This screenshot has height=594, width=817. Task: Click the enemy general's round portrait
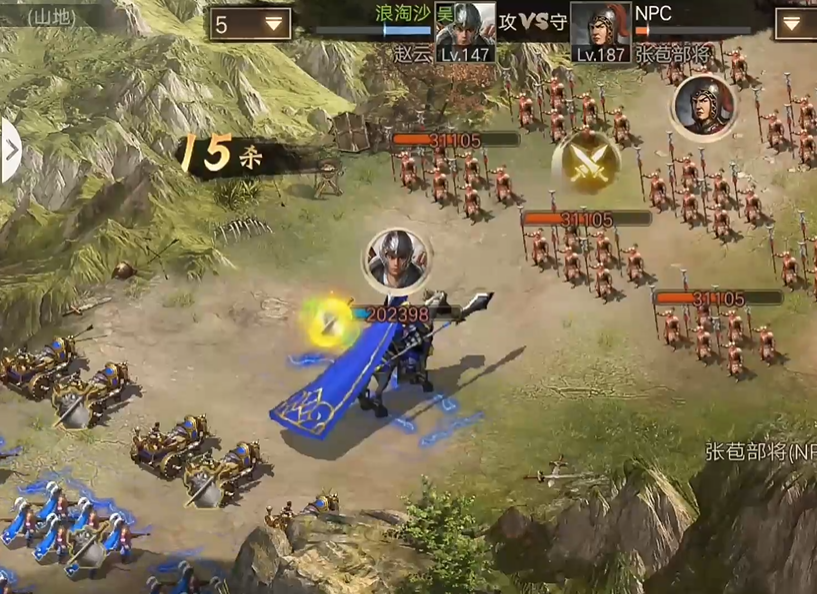coord(704,107)
